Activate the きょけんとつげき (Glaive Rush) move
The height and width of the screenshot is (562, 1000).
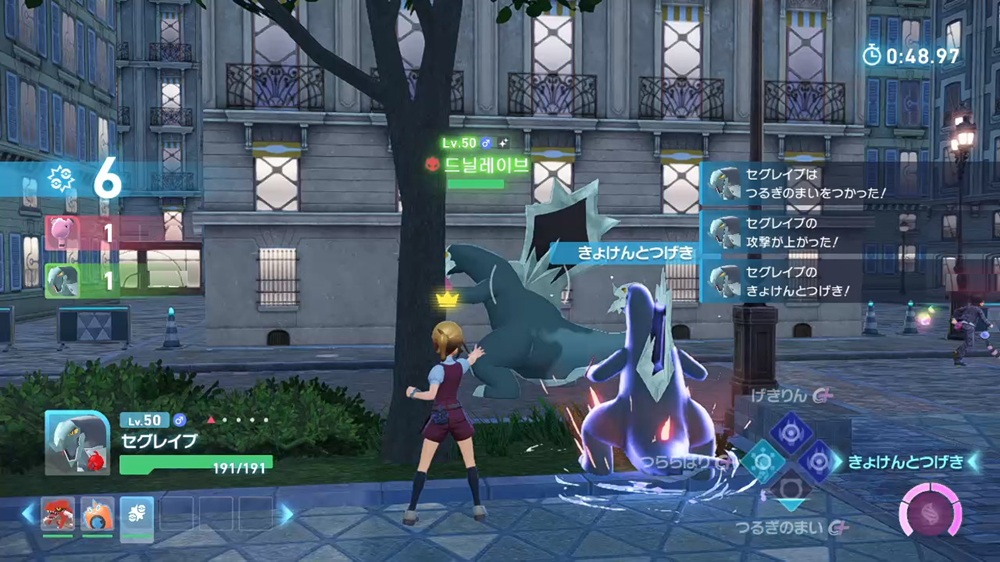click(x=818, y=461)
